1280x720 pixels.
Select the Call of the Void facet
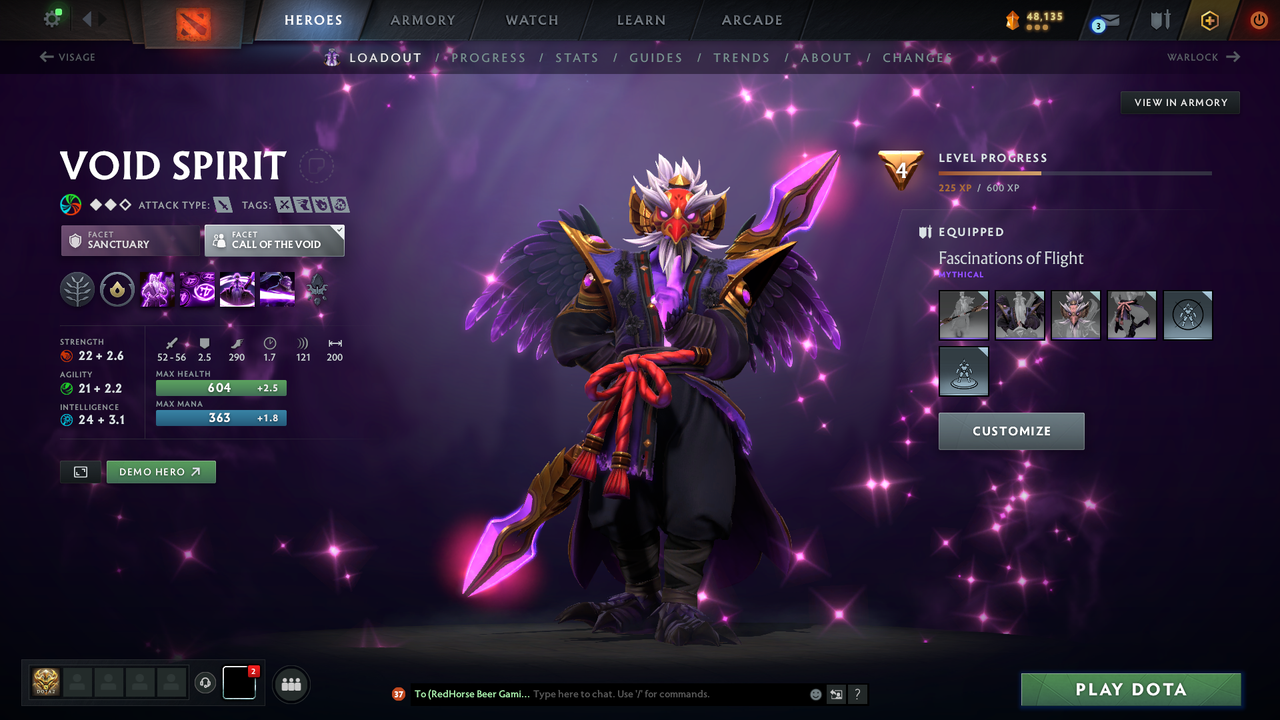coord(274,240)
